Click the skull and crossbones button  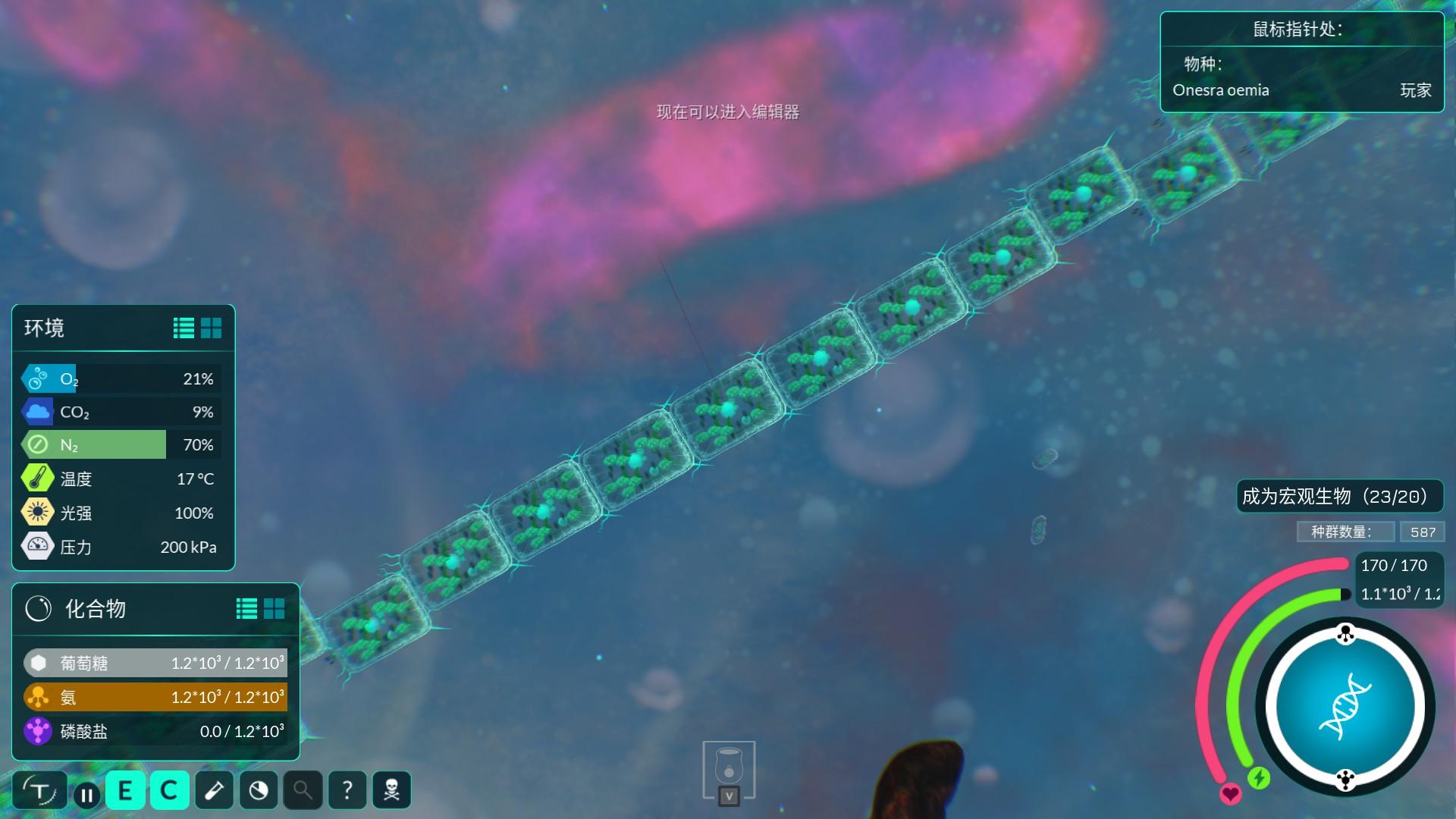(x=391, y=791)
